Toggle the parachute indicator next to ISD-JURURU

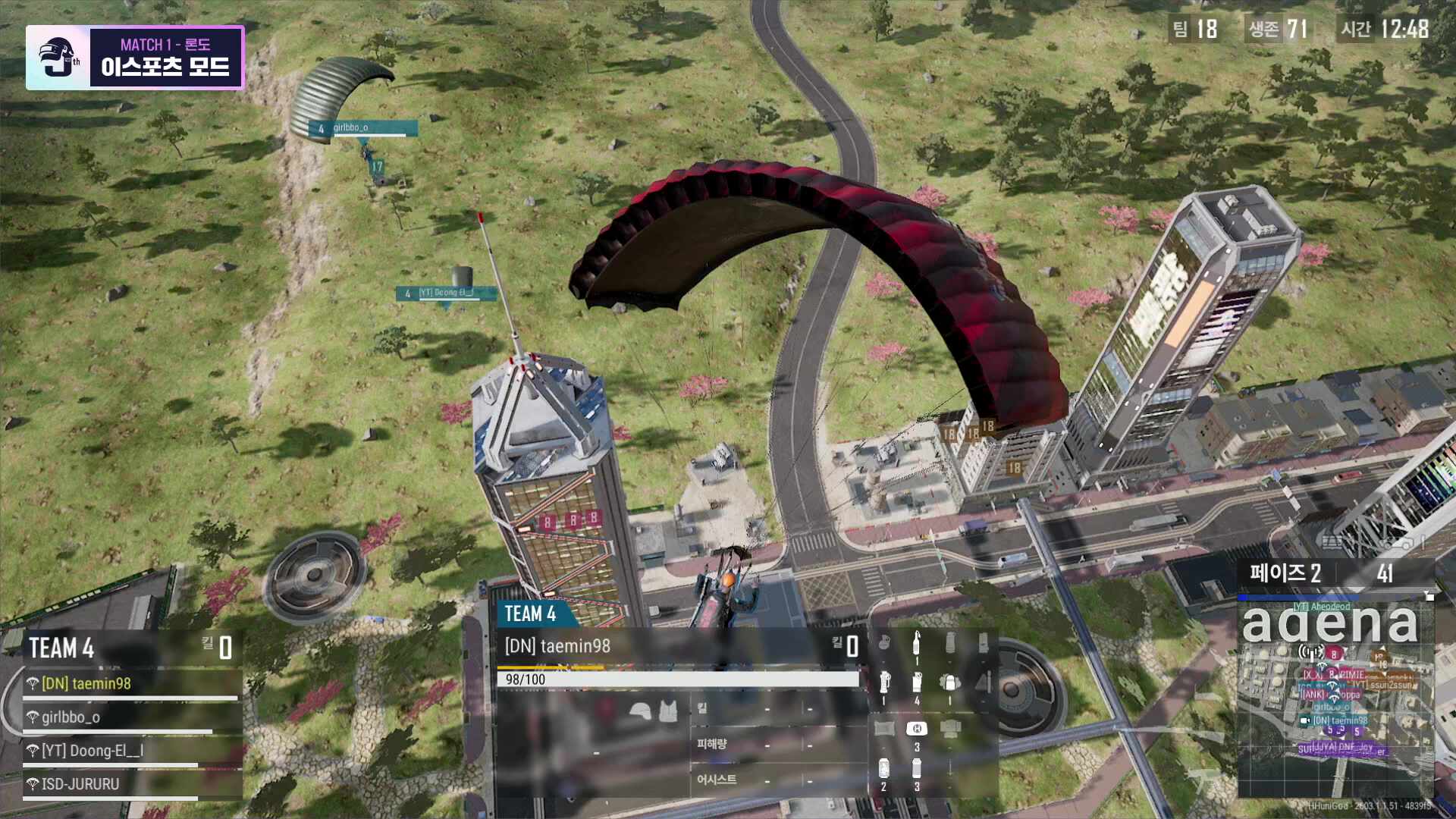pos(33,785)
